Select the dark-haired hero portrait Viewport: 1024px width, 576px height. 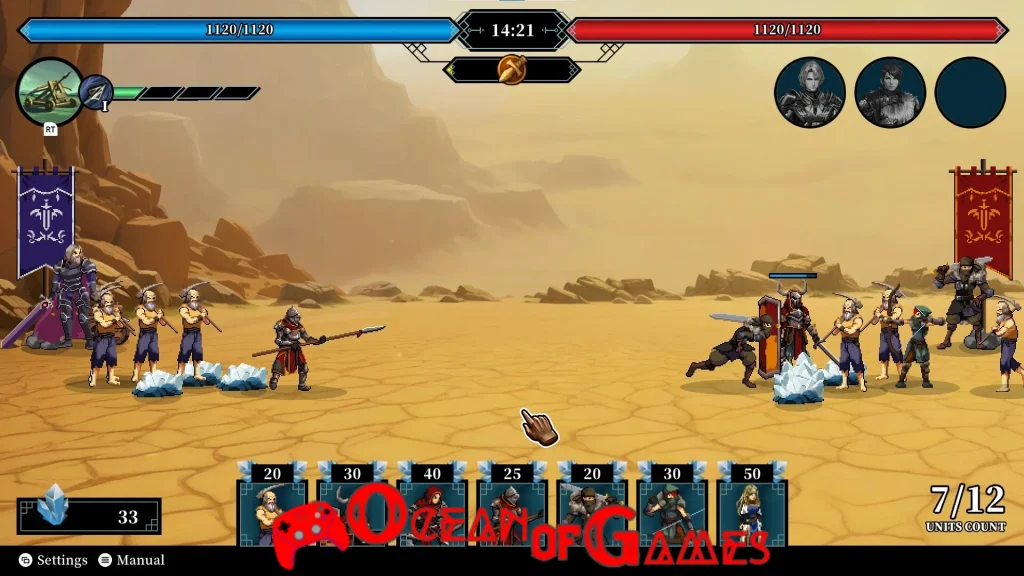click(x=890, y=93)
